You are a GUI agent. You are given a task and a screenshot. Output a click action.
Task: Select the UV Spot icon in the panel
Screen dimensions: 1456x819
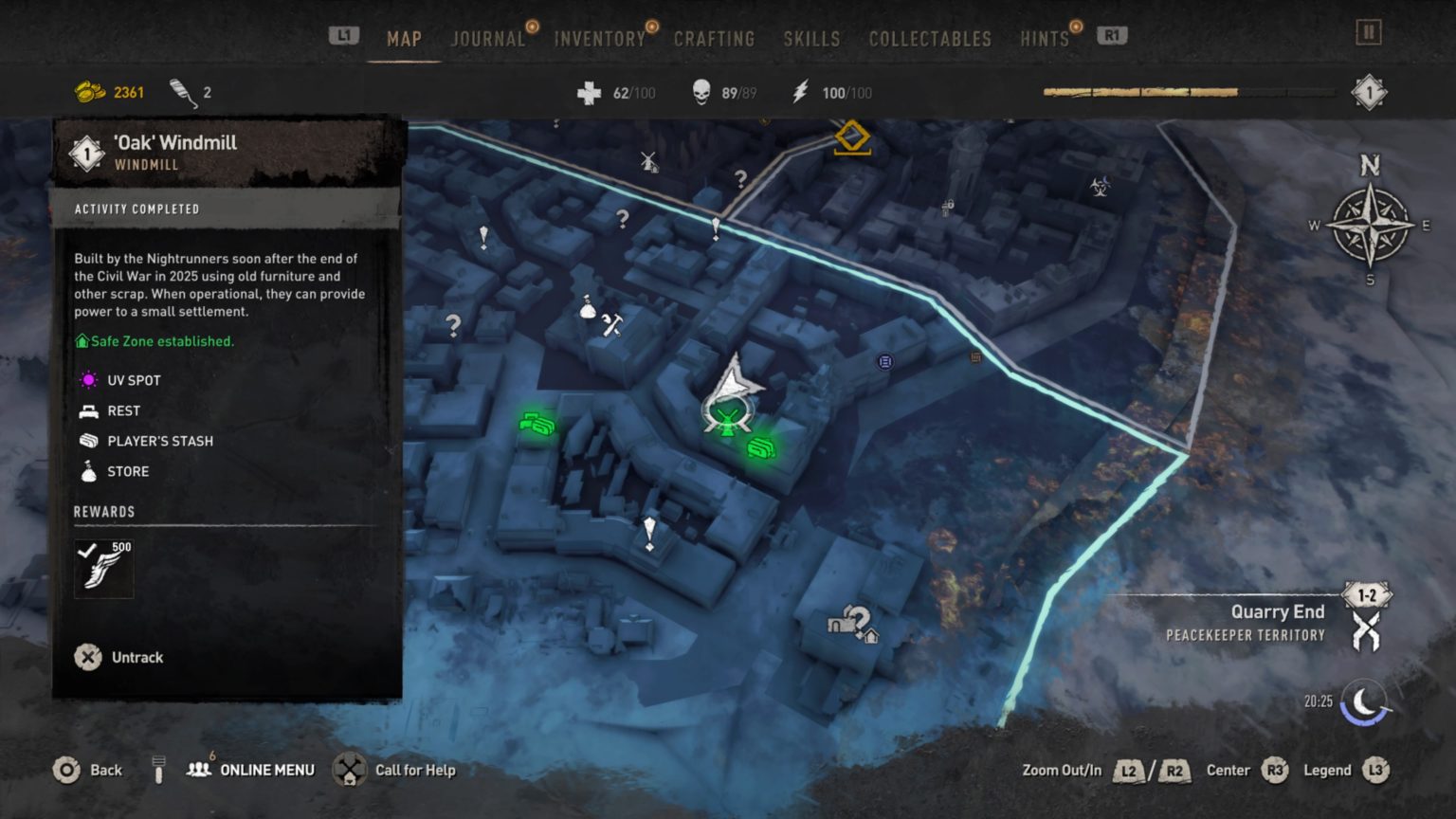[90, 380]
